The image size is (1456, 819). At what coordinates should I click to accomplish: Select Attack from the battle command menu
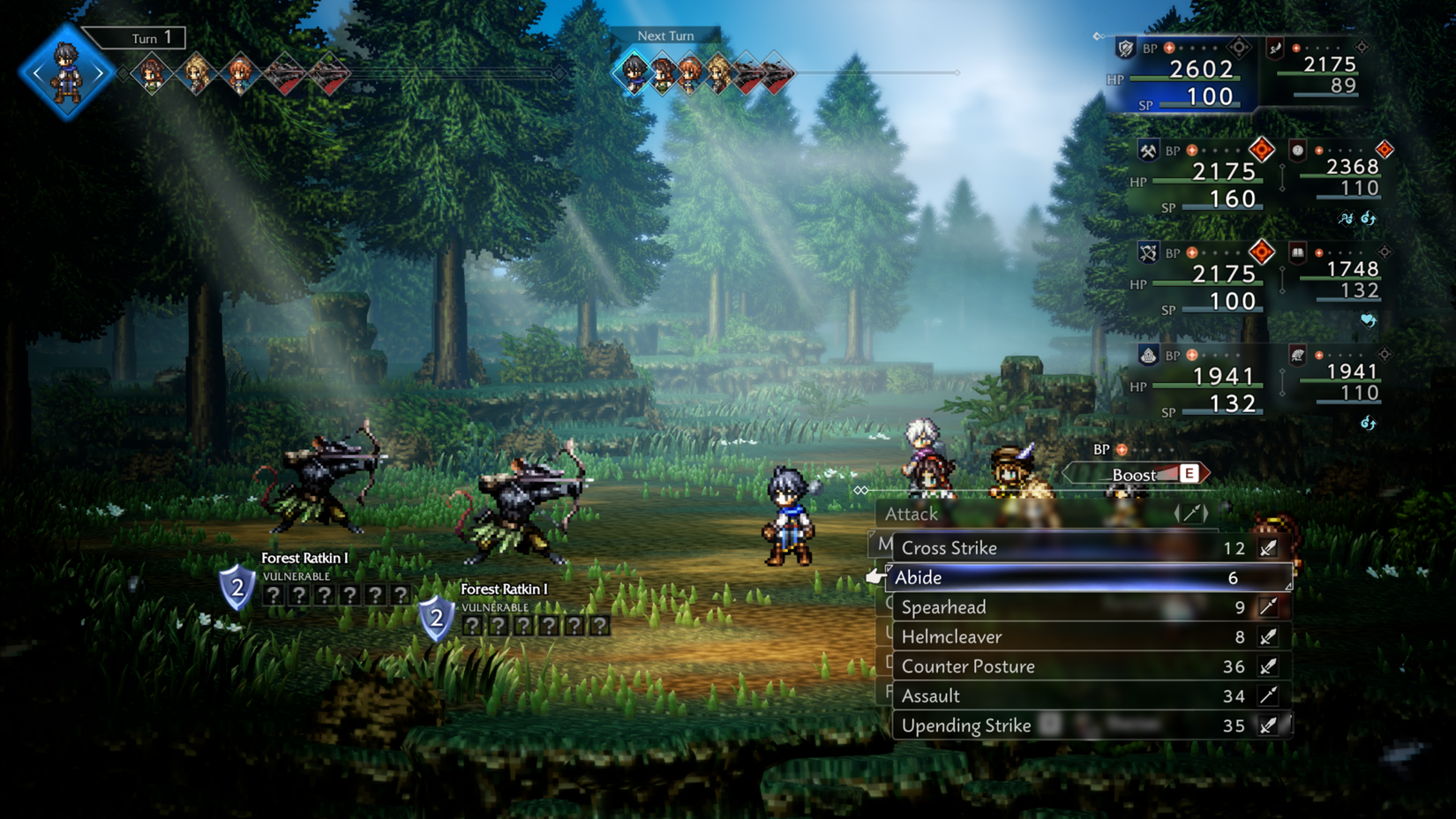tap(912, 514)
